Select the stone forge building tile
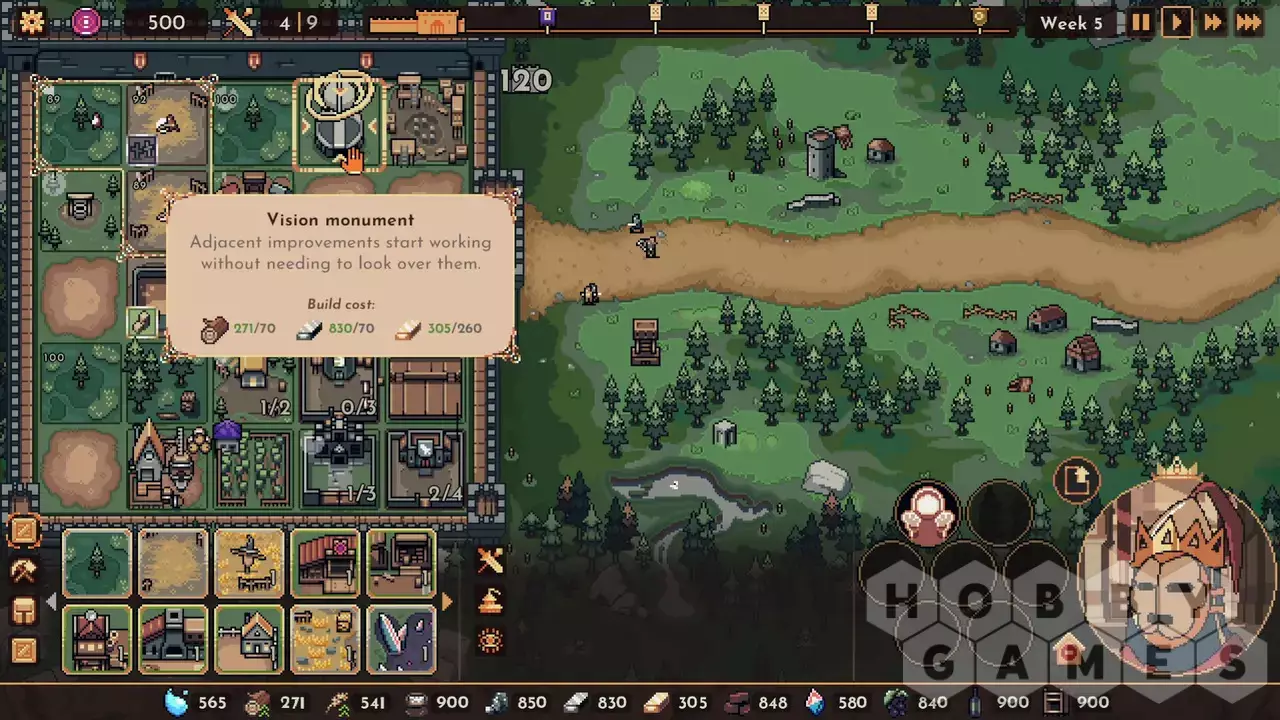The width and height of the screenshot is (1280, 720). 173,639
